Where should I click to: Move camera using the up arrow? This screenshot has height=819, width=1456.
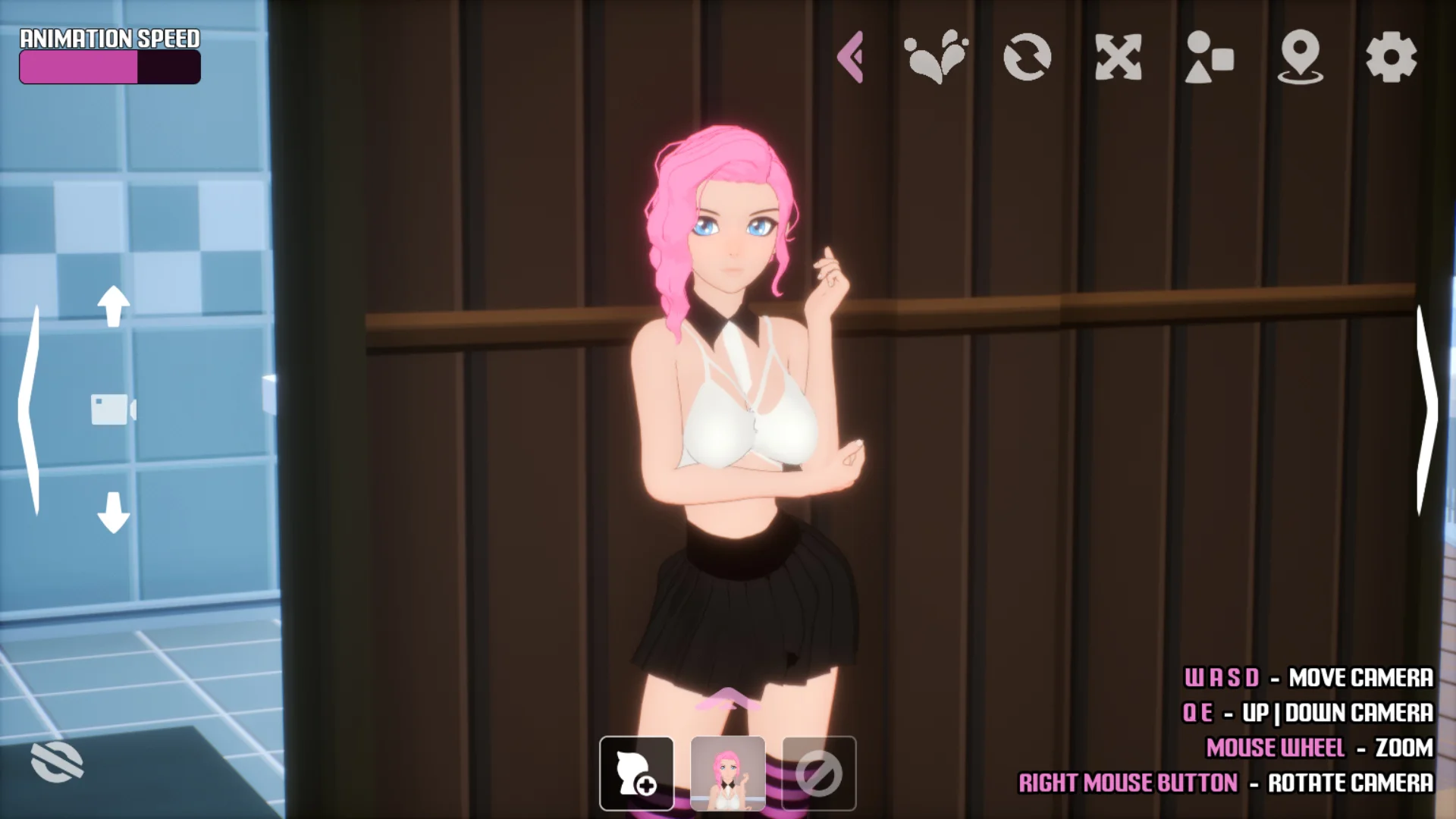114,306
